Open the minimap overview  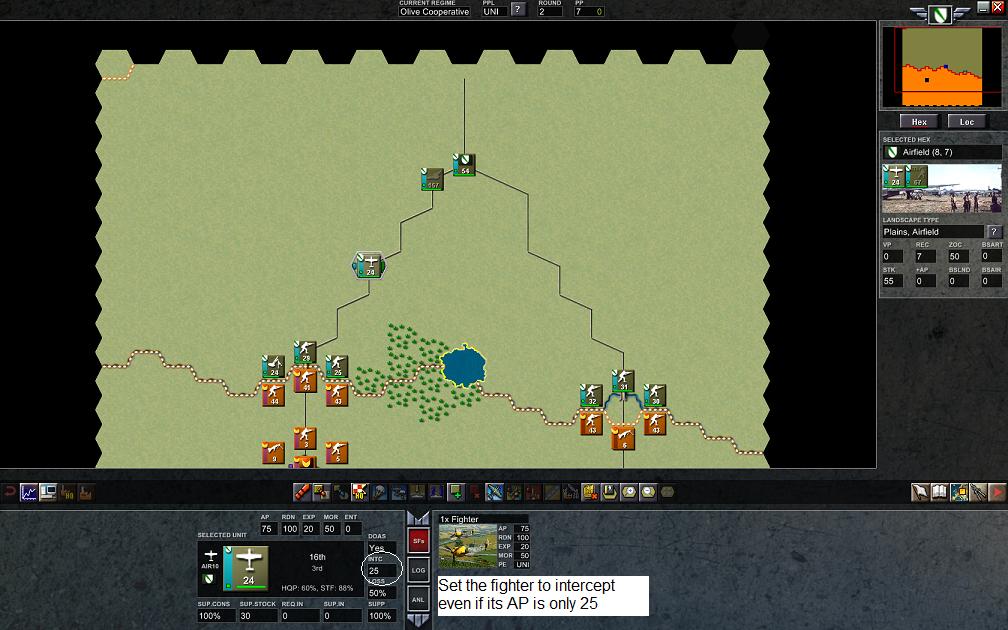pyautogui.click(x=942, y=68)
